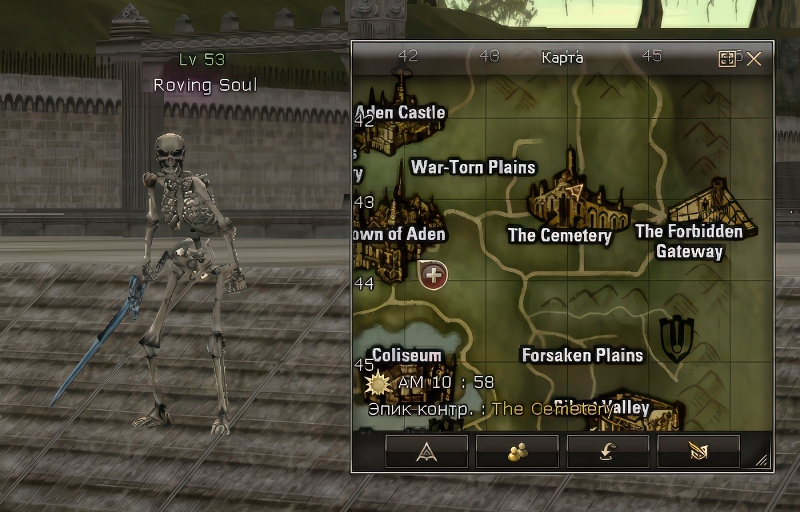
Task: Click the black shield emblem map marker
Action: (x=677, y=338)
